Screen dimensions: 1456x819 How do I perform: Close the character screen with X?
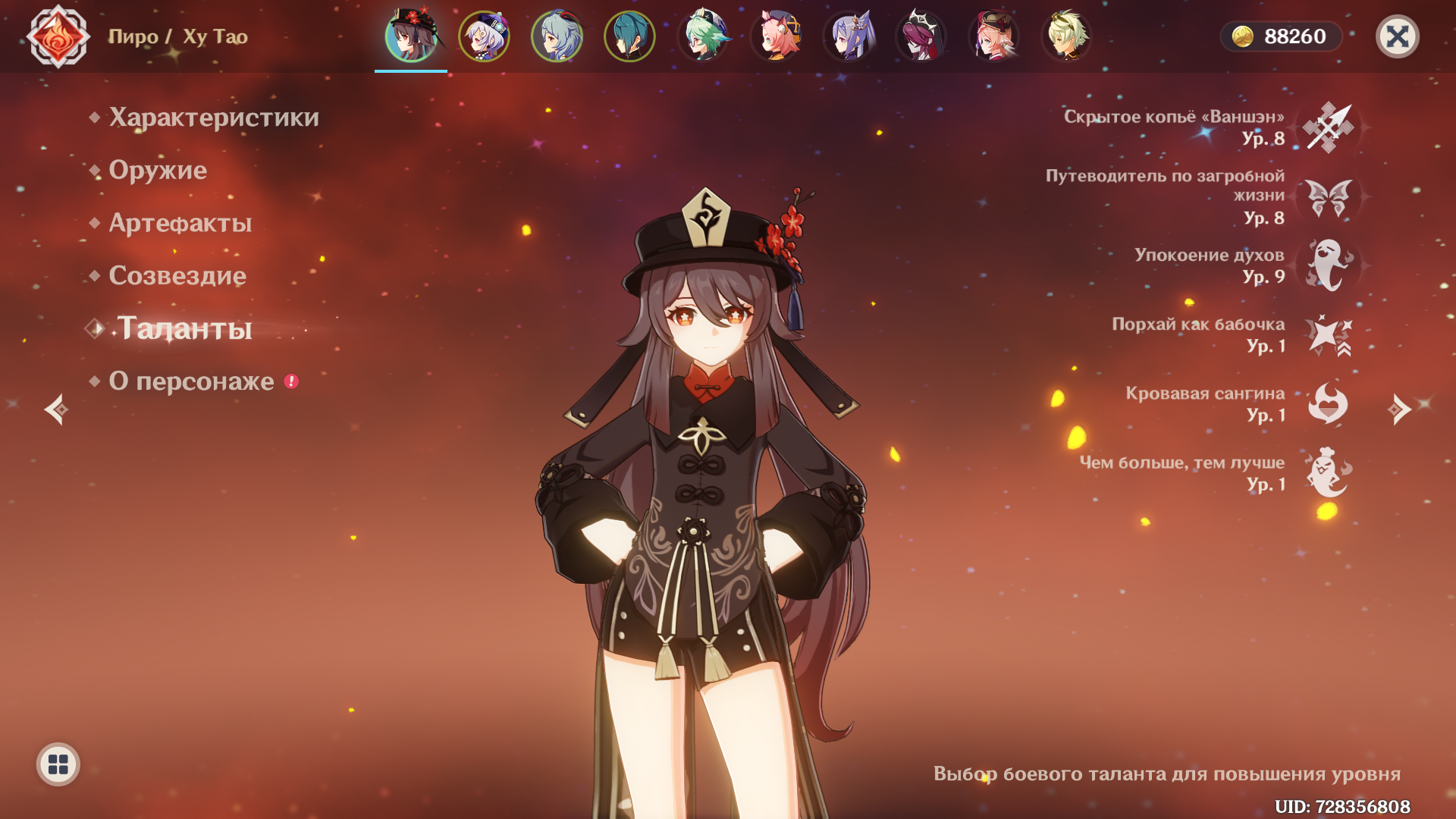pos(1397,36)
